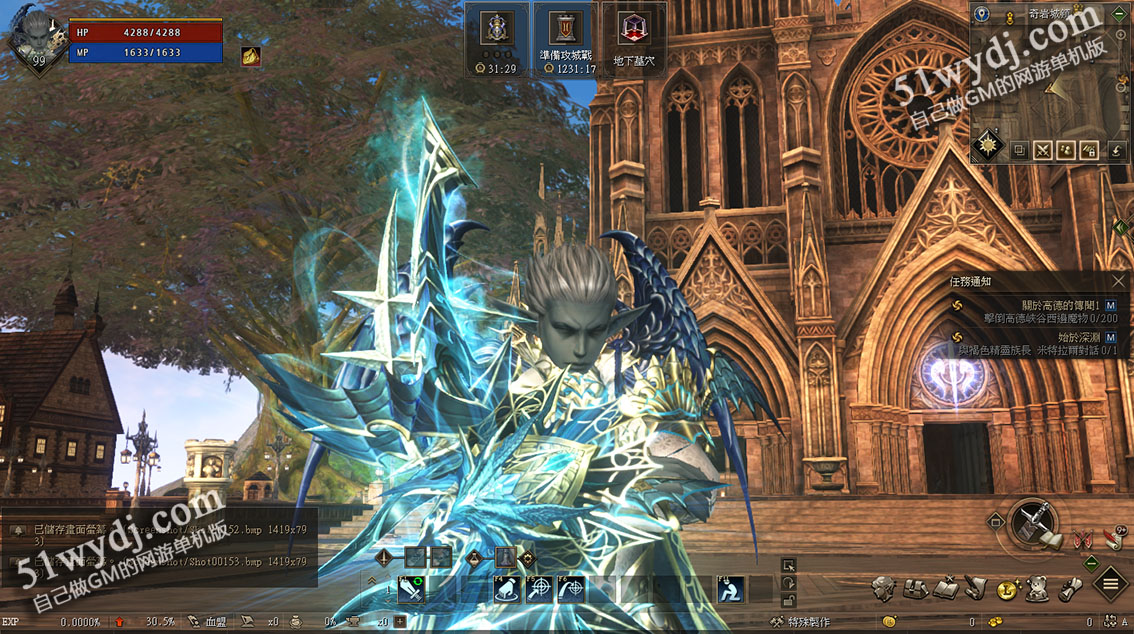Open the gold L coin shop

pyautogui.click(x=1007, y=589)
